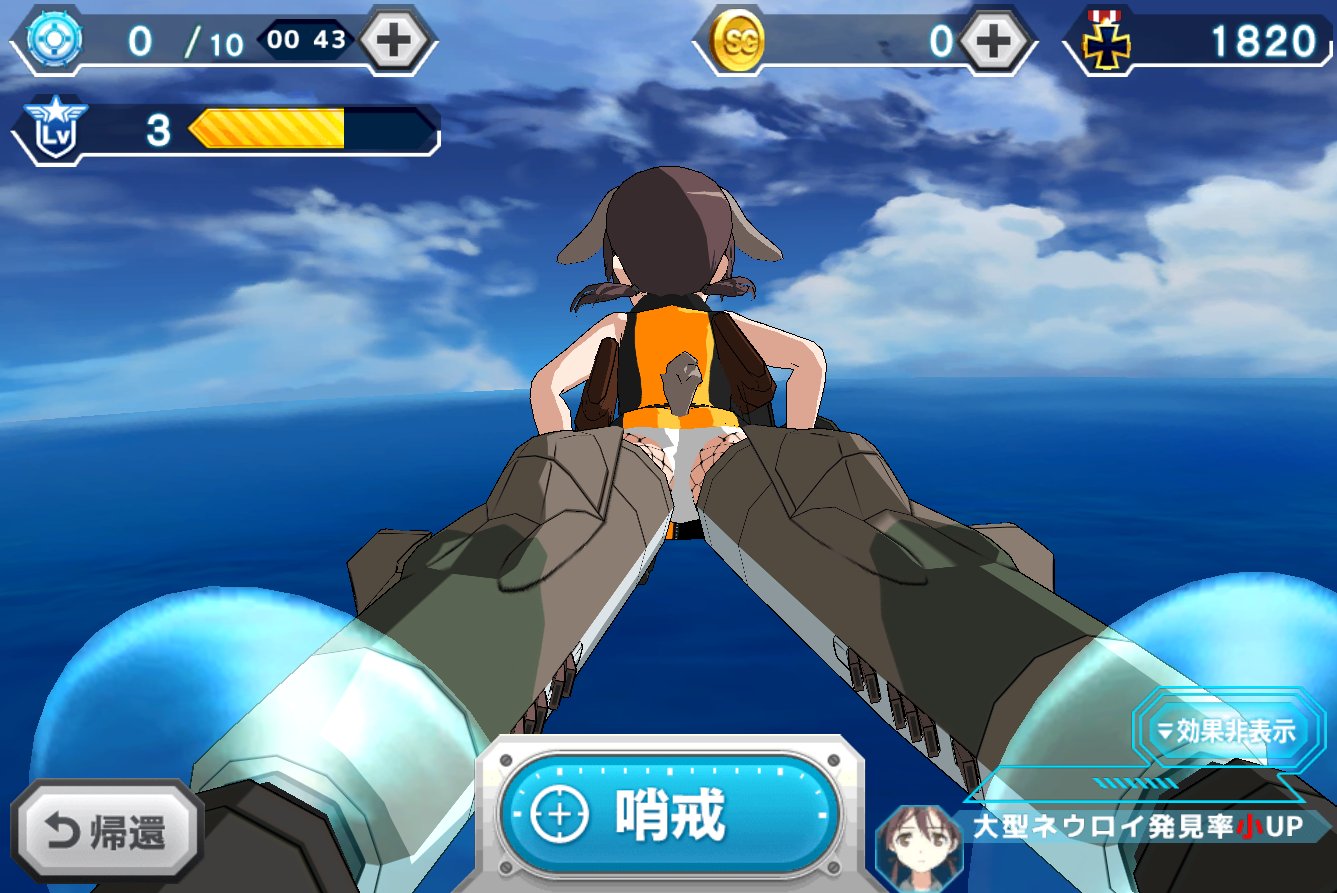Start patrol with the 哨戒 button
This screenshot has width=1337, height=893.
click(x=668, y=817)
